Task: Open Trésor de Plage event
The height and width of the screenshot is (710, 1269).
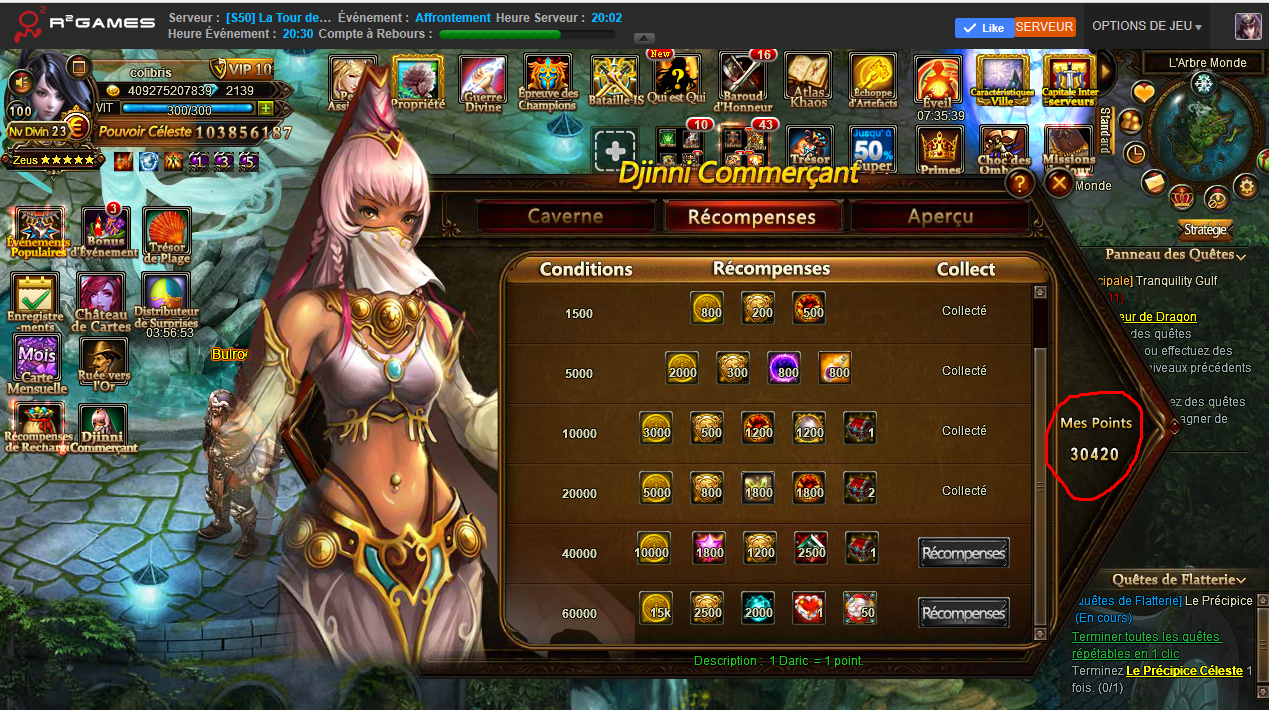Action: coord(167,235)
